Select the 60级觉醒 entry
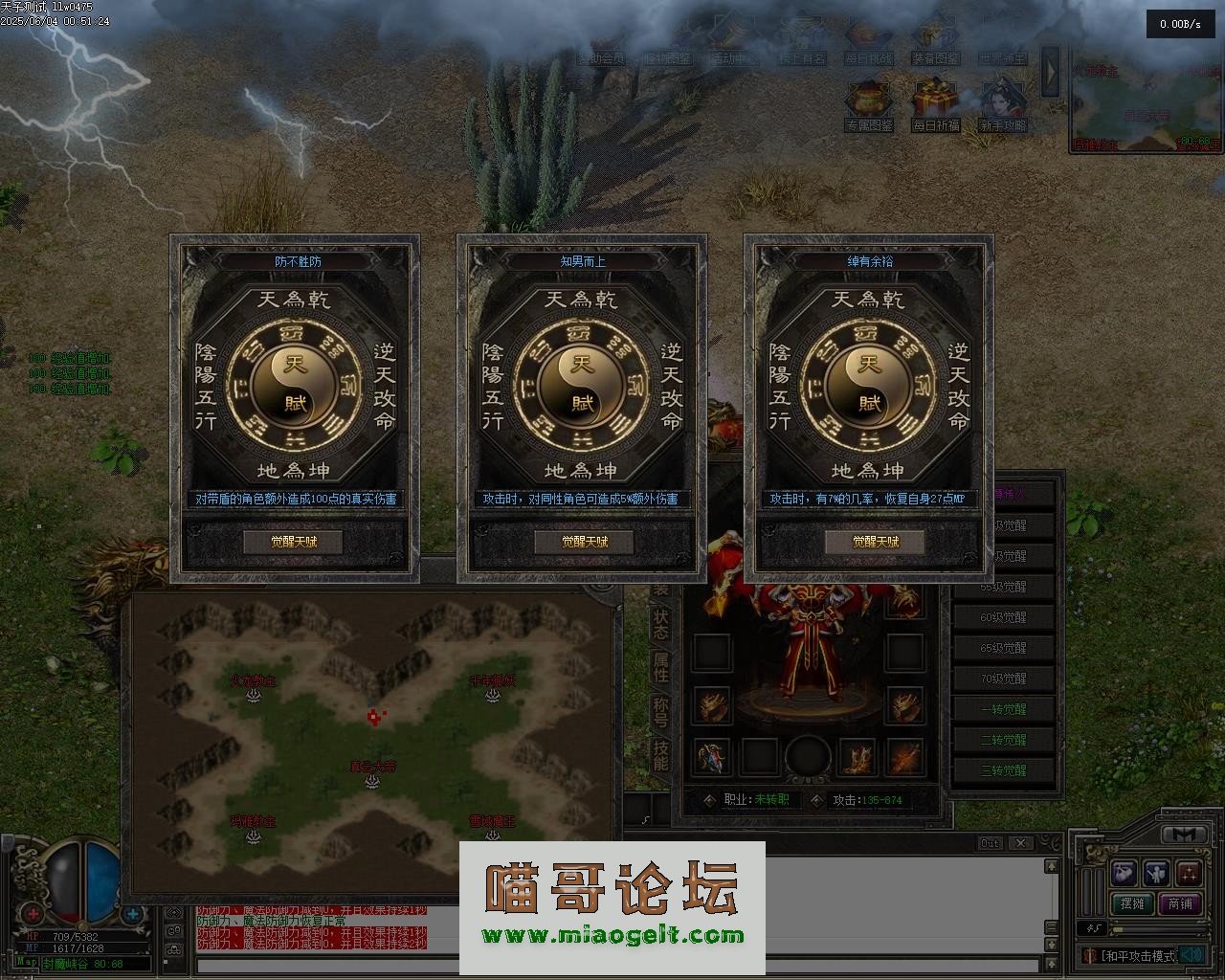The image size is (1225, 980). [x=1003, y=617]
